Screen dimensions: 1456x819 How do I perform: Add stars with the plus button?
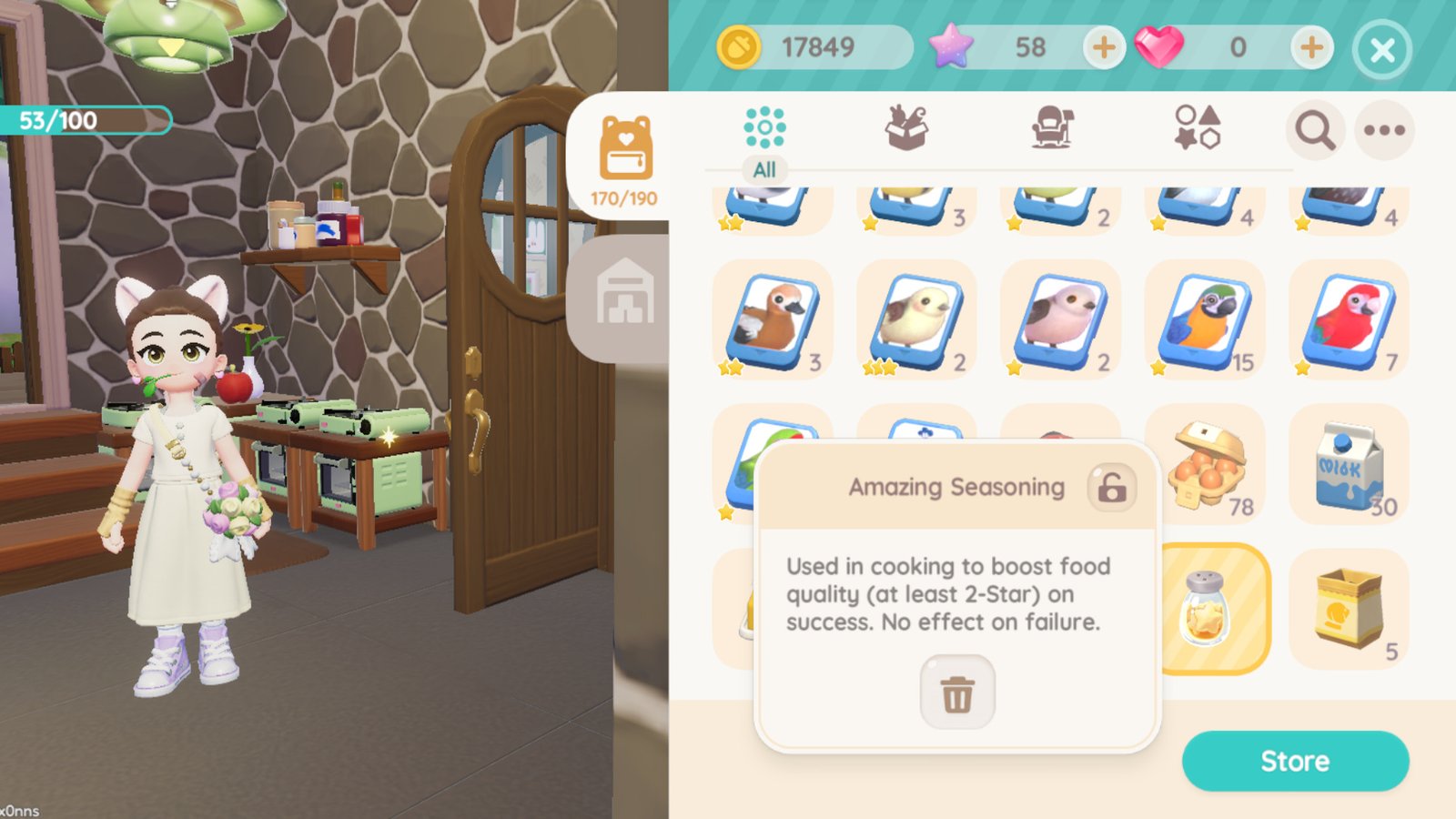(x=1104, y=48)
